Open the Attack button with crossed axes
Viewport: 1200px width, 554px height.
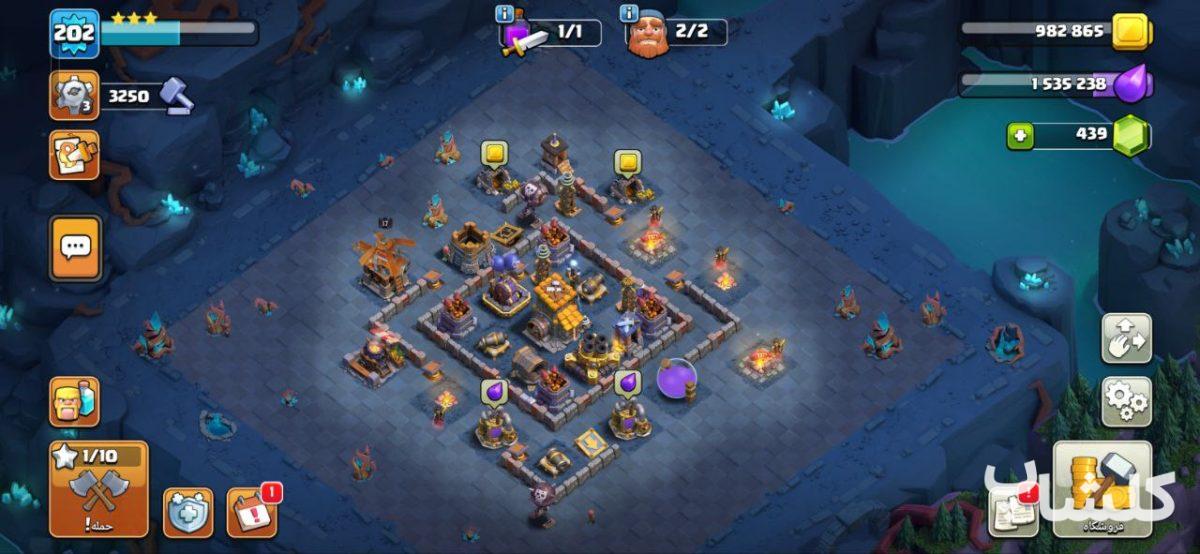coord(98,490)
